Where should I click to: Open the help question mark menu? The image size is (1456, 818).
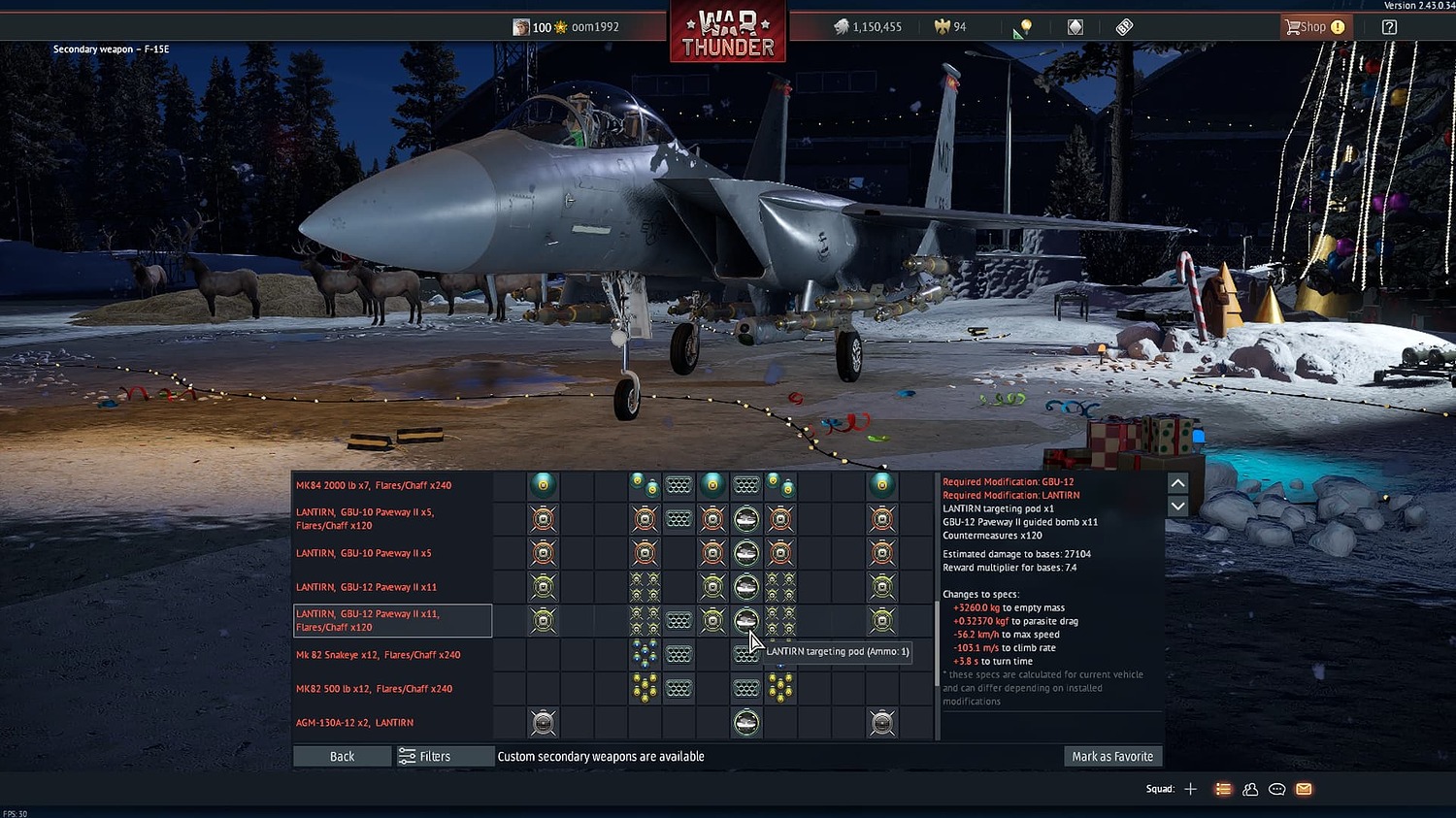click(x=1389, y=27)
